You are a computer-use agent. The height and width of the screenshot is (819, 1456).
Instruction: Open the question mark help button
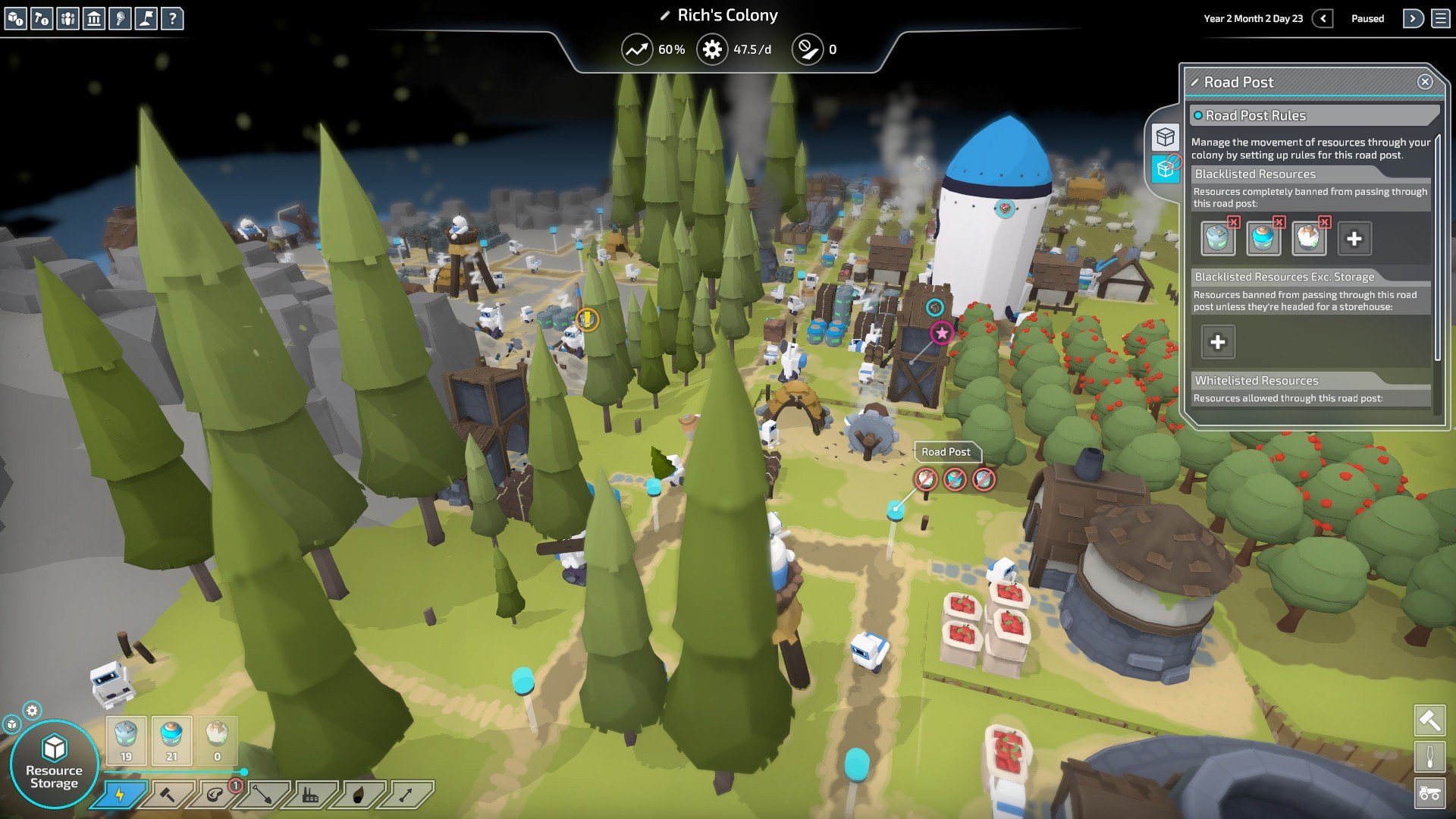click(172, 18)
